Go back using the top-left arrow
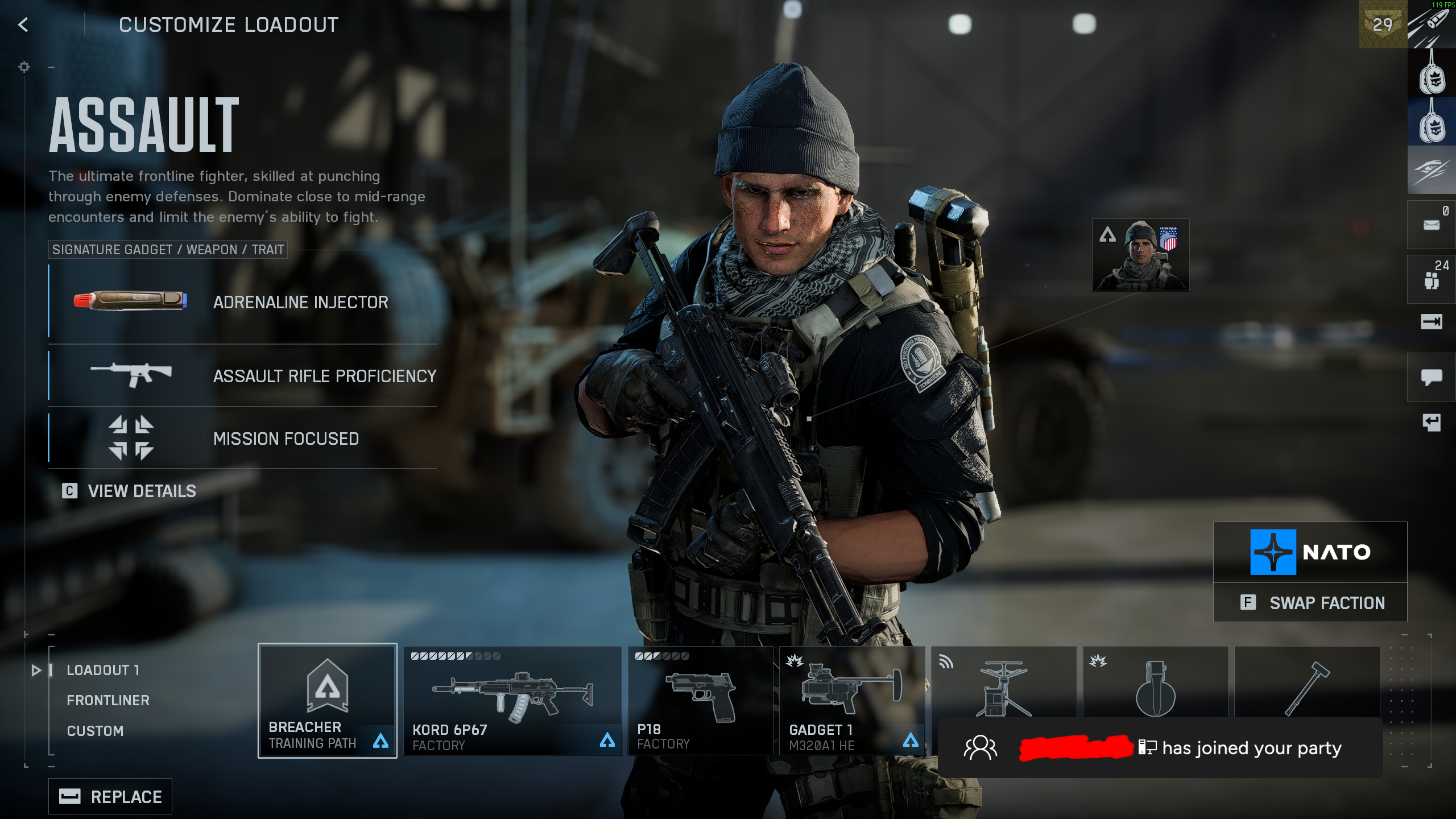Viewport: 1456px width, 819px height. click(23, 24)
